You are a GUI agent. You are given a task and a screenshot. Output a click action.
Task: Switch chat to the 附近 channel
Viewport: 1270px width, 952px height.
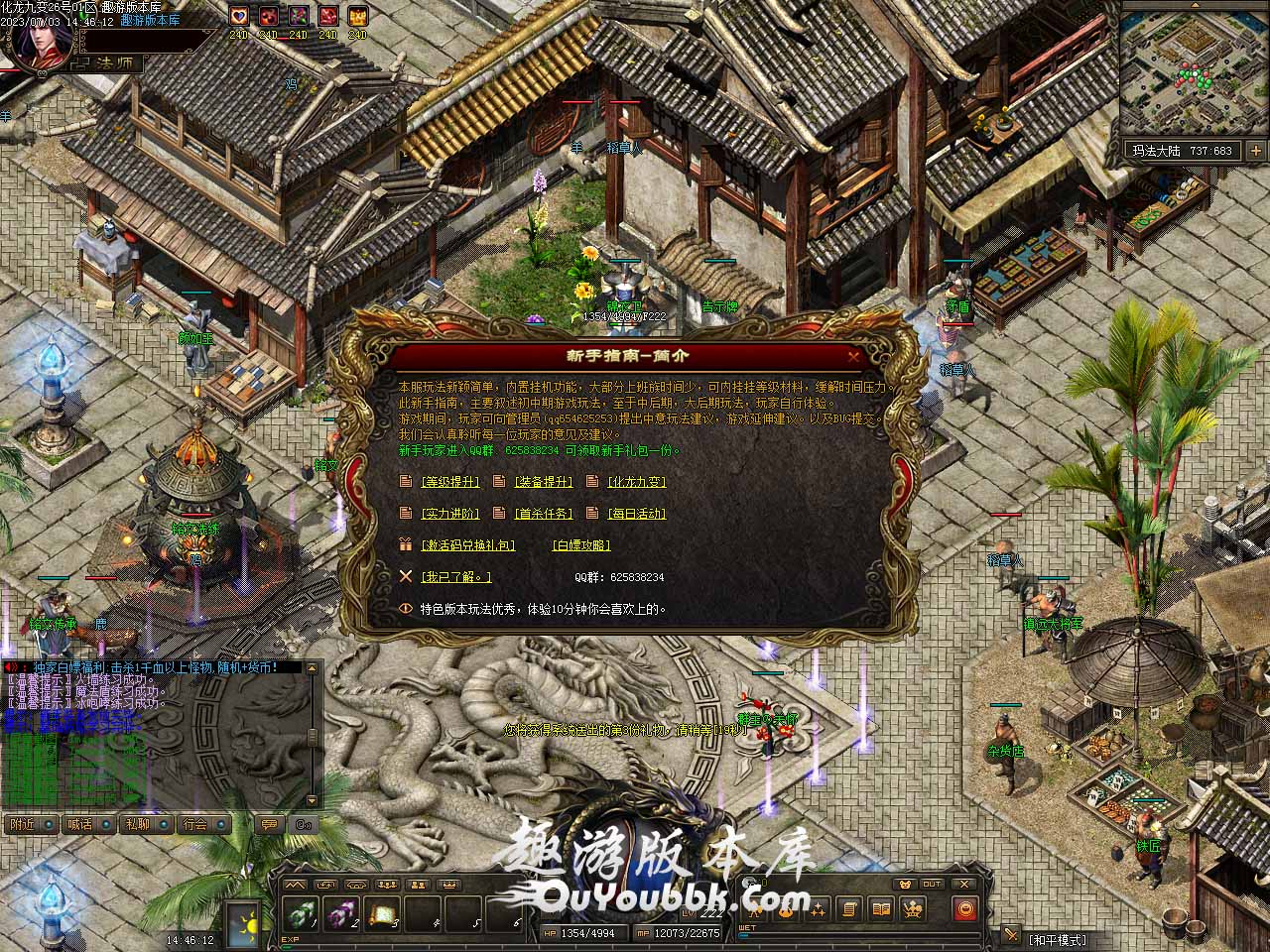(x=22, y=824)
